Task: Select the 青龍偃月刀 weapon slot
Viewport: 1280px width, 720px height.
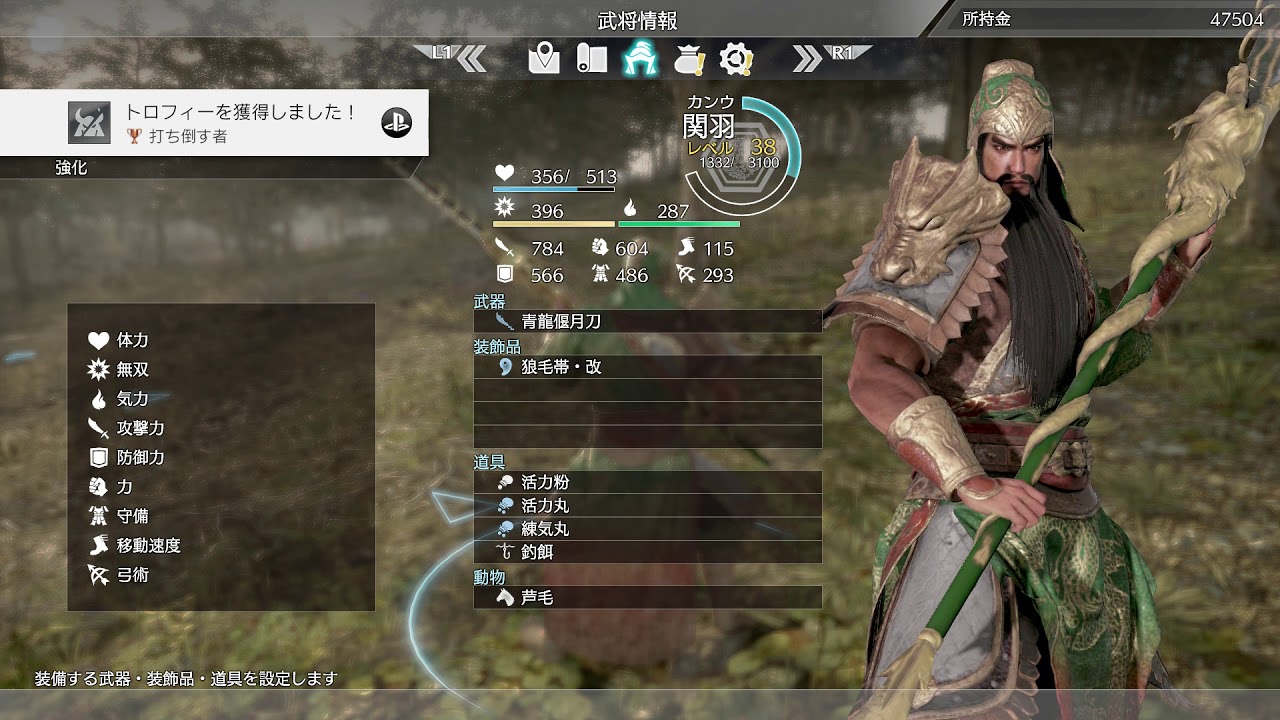Action: pyautogui.click(x=647, y=321)
